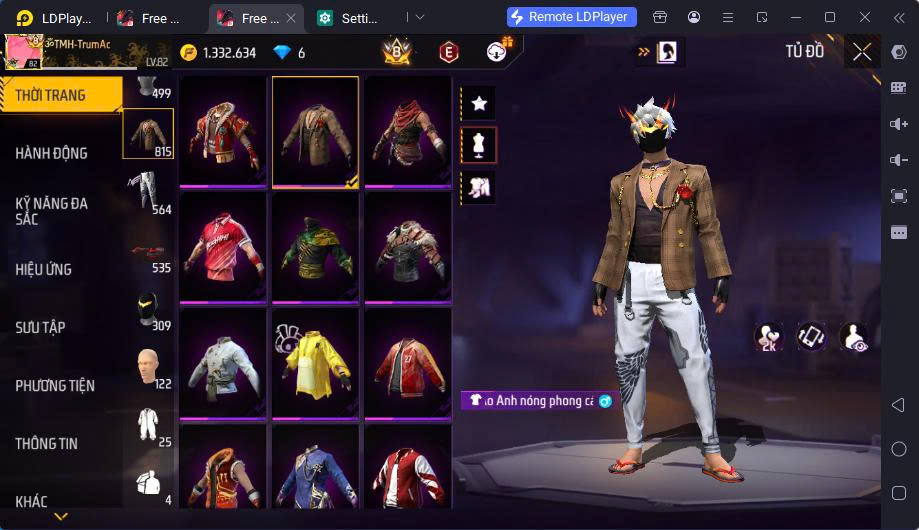This screenshot has width=919, height=530.
Task: Choose the yellow raincoat jacket
Action: point(315,362)
